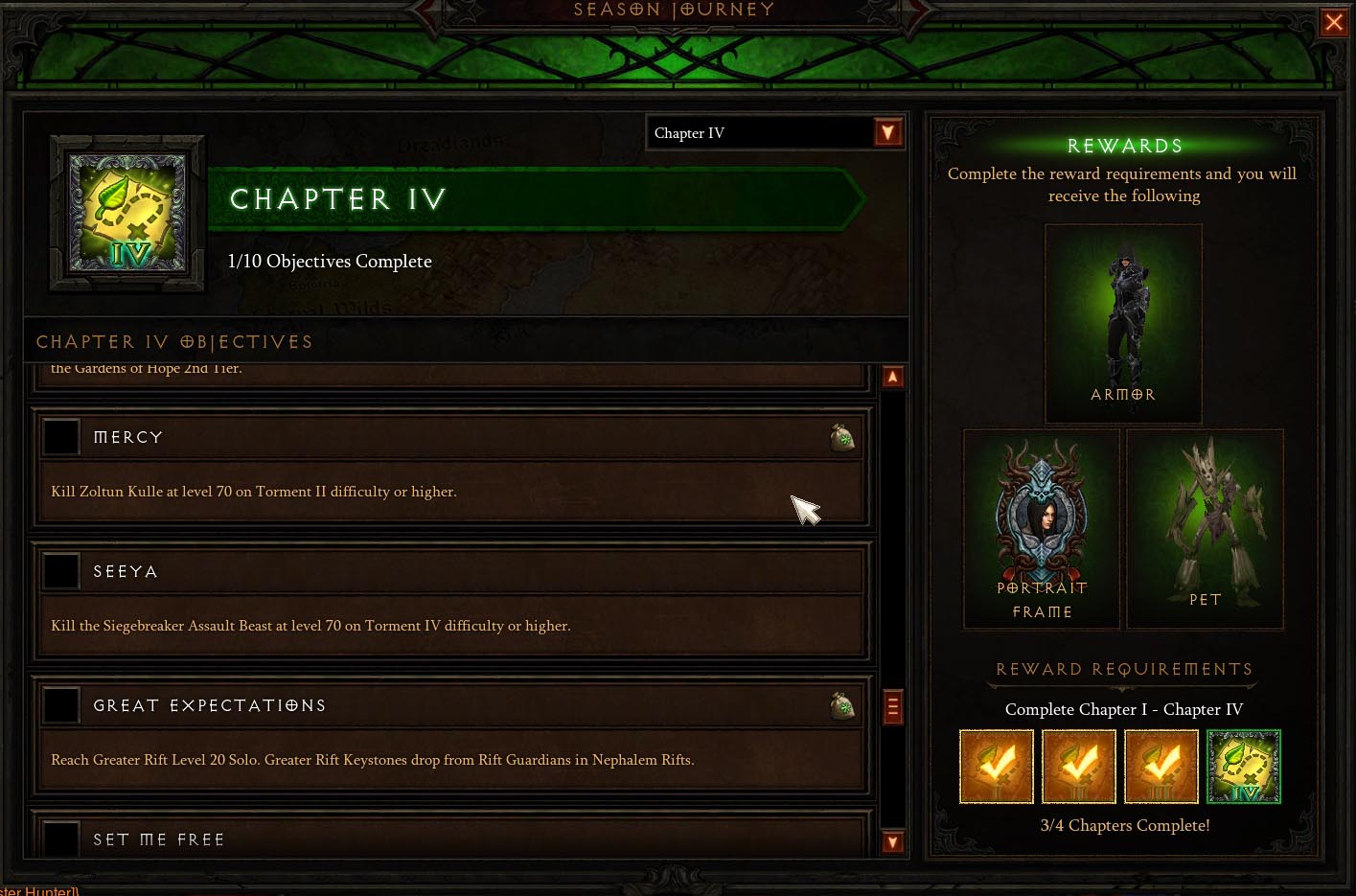This screenshot has height=896, width=1356.
Task: Open the Chapter IV dropdown
Action: click(x=888, y=132)
